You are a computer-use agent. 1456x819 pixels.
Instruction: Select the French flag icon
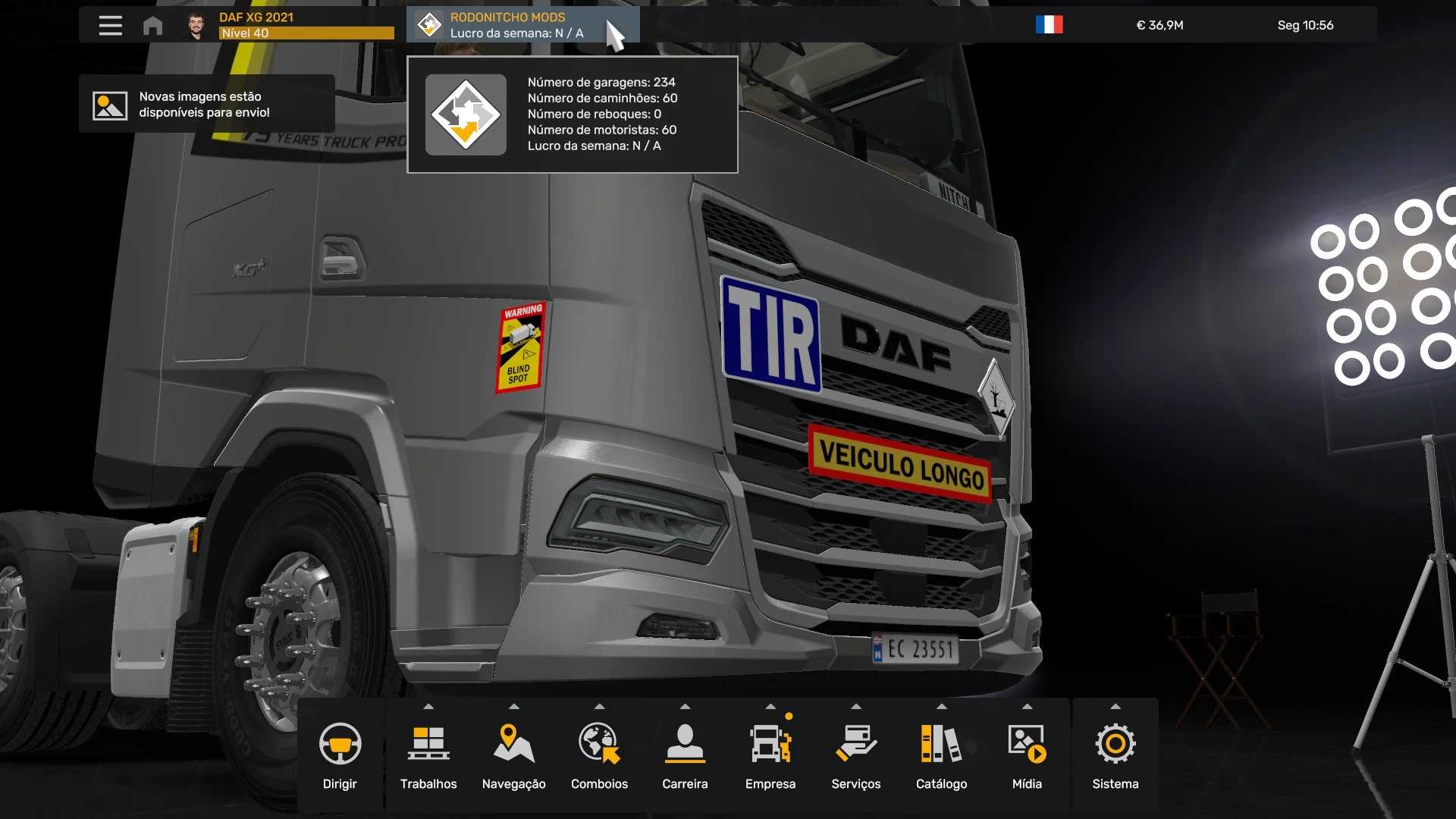click(x=1049, y=25)
